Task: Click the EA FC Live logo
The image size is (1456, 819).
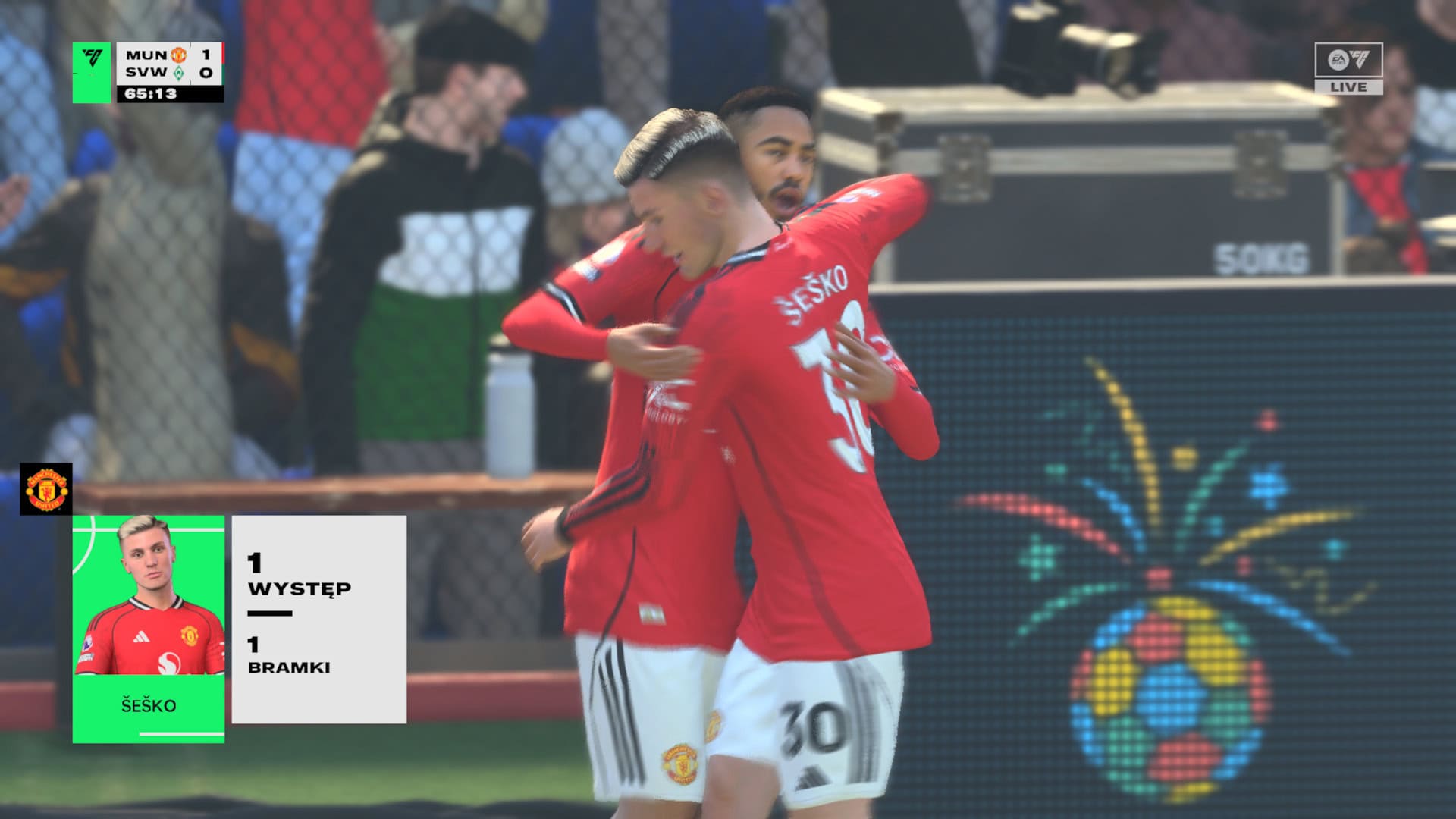Action: 1348,68
